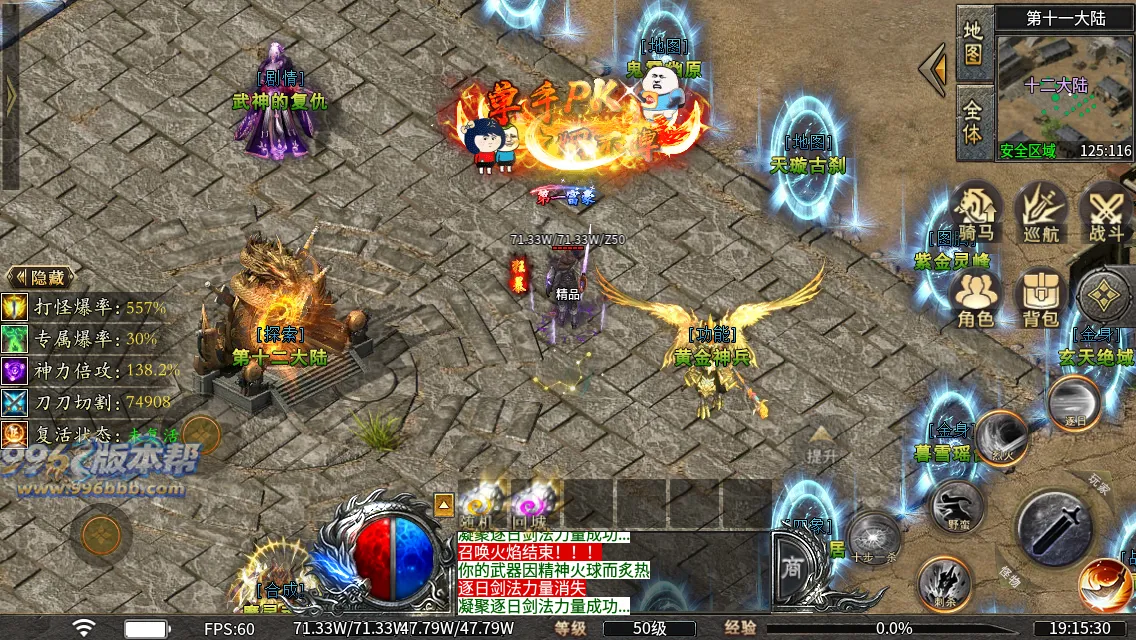Hide the stats panel via 隐藏
The image size is (1136, 640).
pyautogui.click(x=43, y=277)
